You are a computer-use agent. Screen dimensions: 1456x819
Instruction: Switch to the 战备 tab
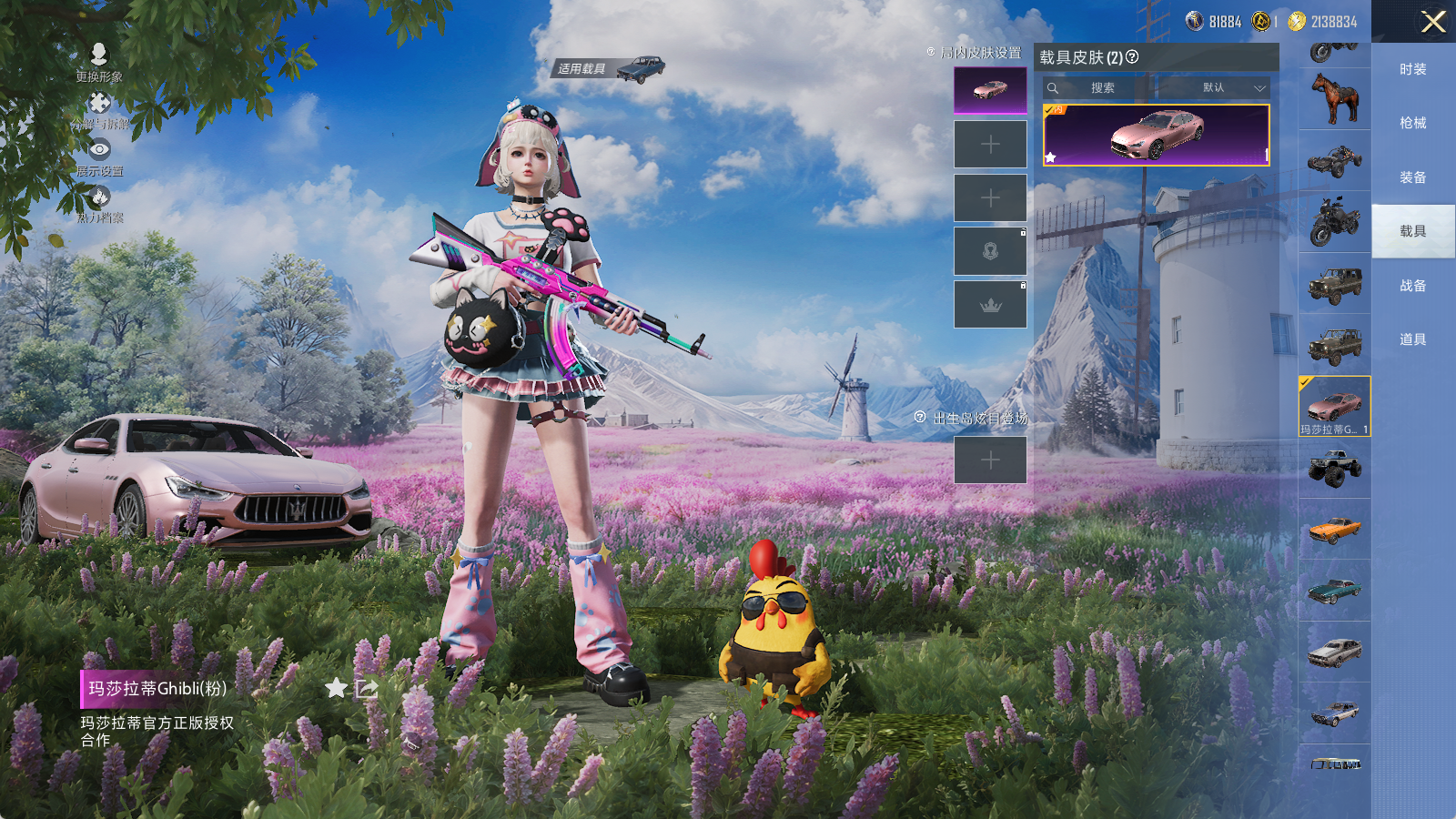1412,286
